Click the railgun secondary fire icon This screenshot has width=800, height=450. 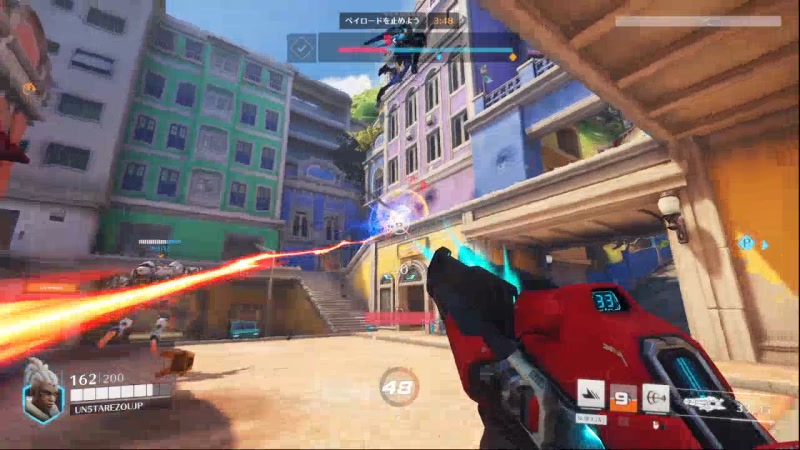pyautogui.click(x=656, y=397)
